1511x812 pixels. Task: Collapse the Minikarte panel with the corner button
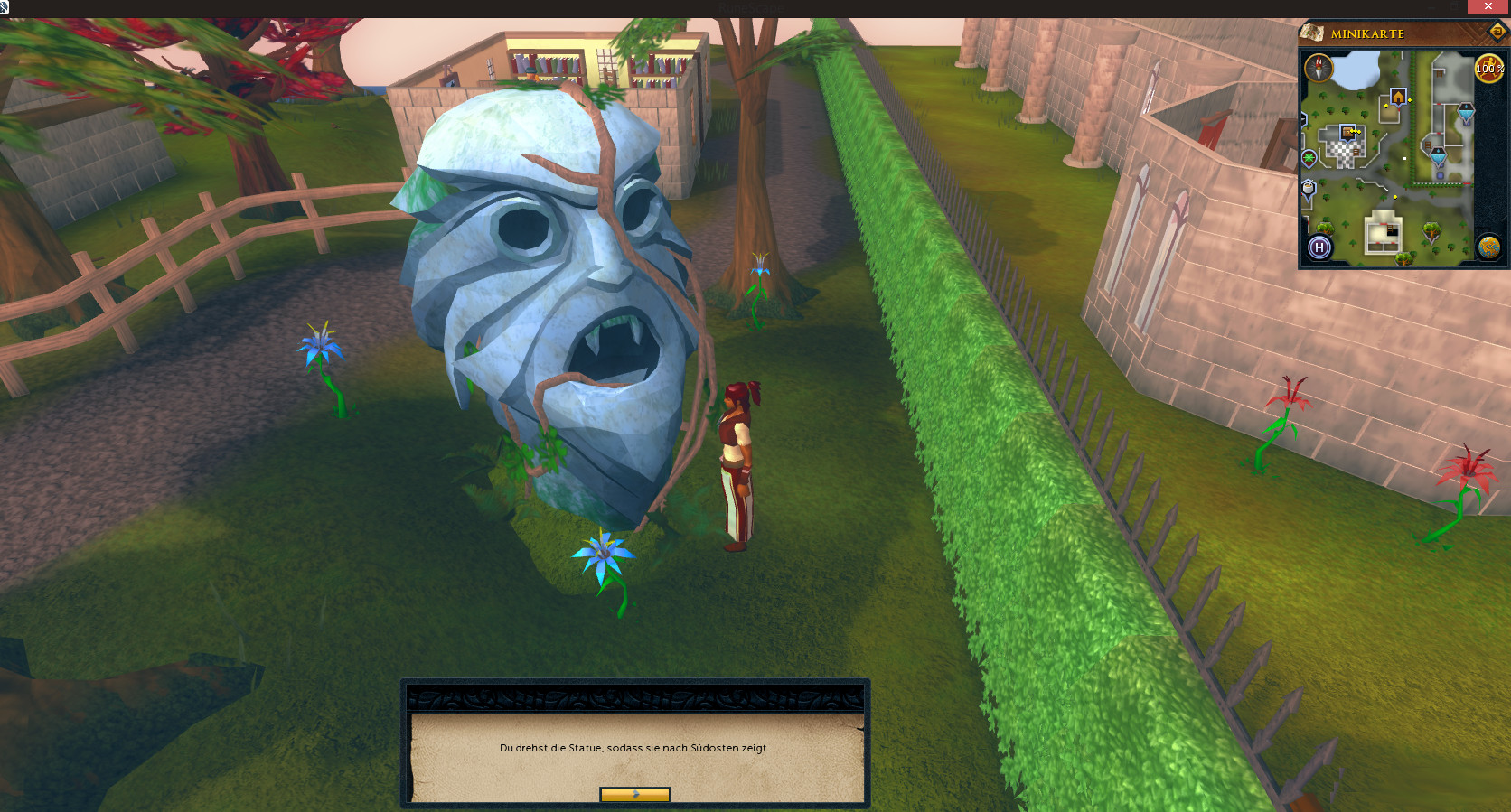(1497, 32)
